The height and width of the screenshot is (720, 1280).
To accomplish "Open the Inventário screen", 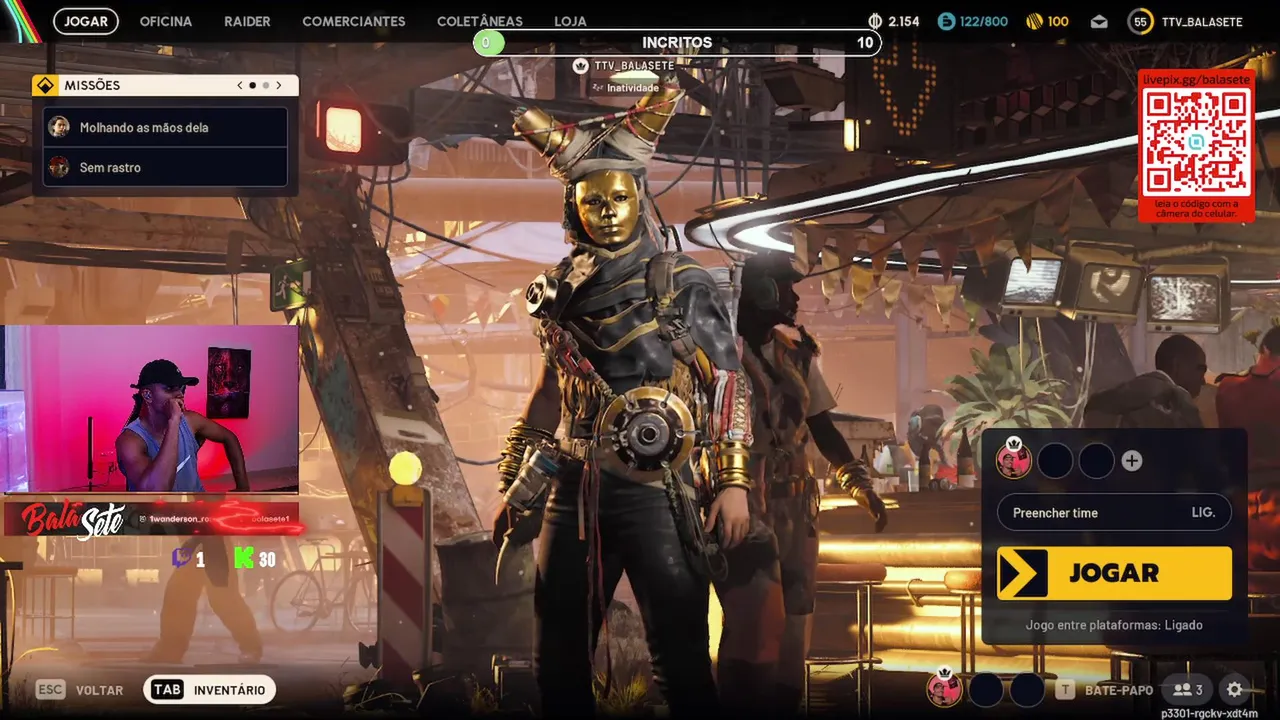I will (210, 690).
